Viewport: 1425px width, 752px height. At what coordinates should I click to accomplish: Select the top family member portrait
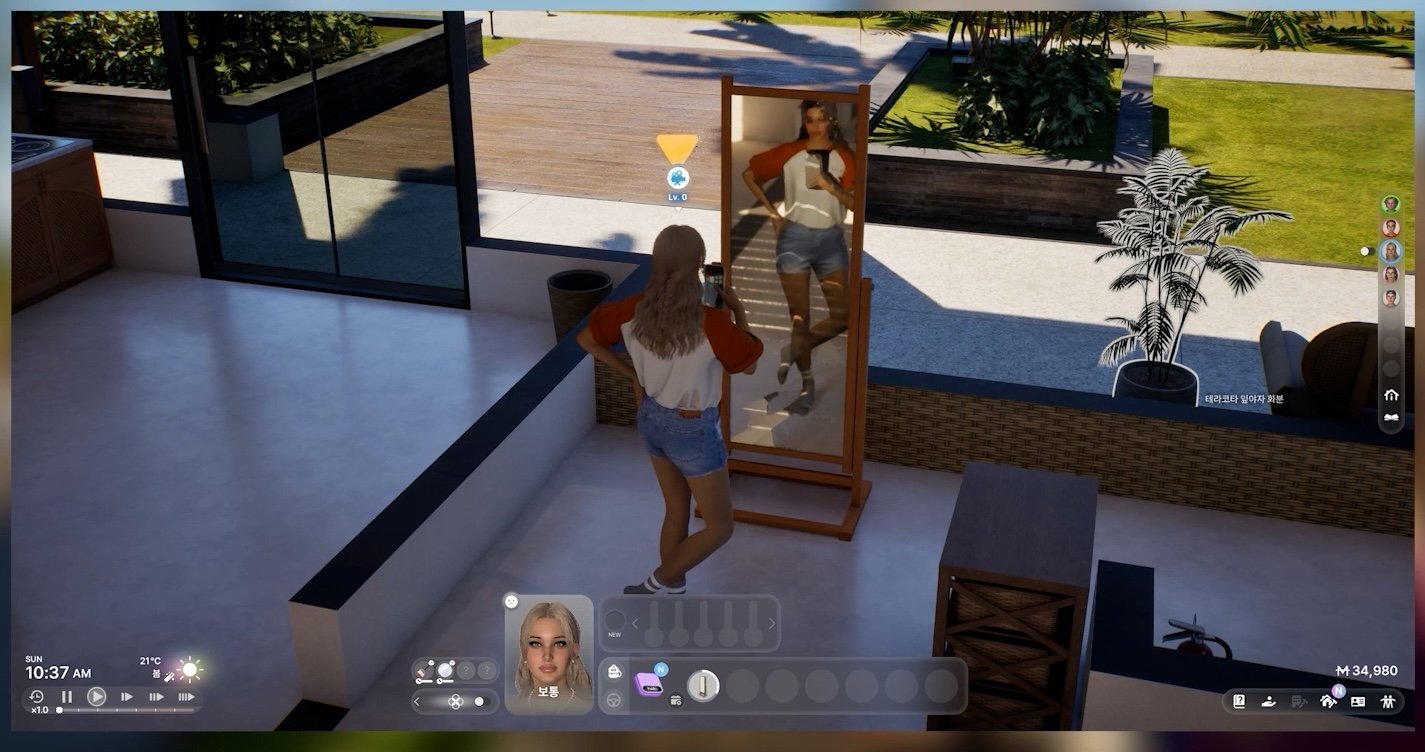(1390, 204)
